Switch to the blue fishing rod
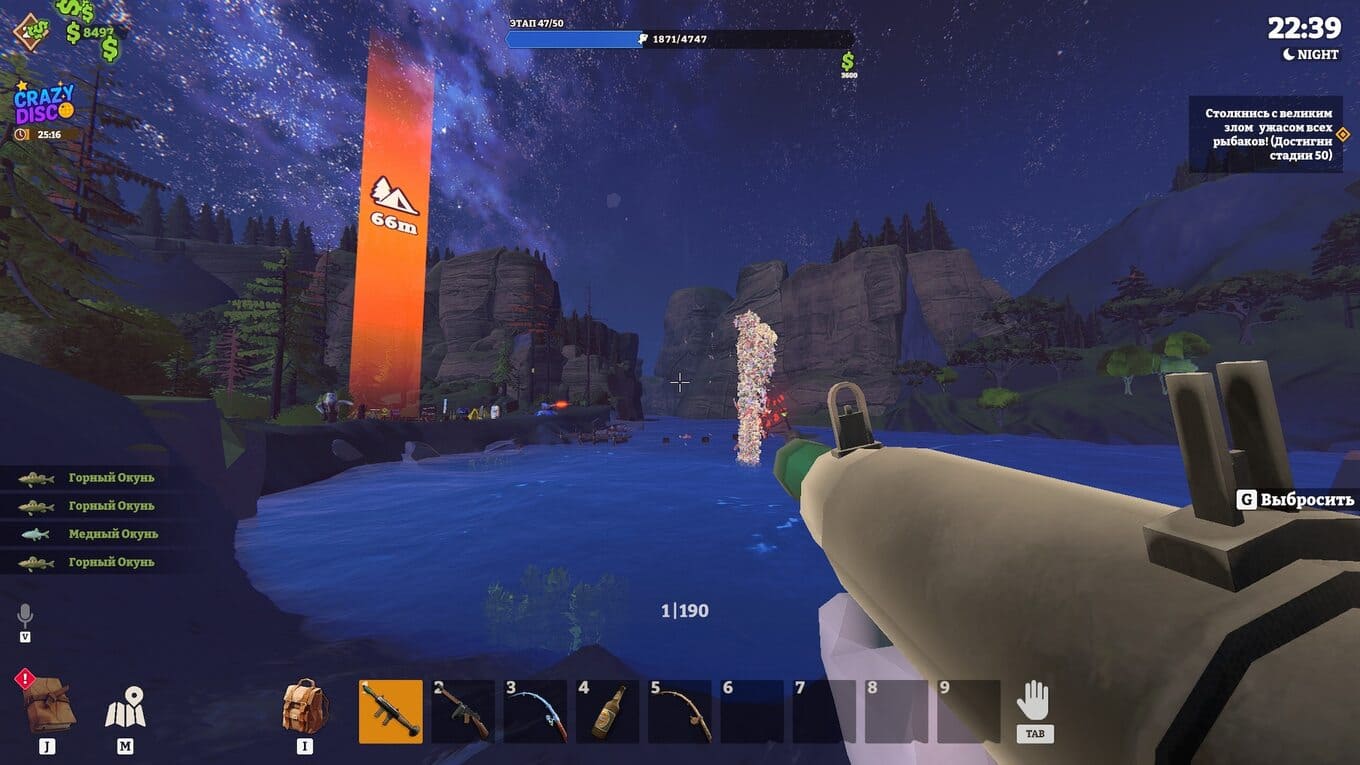 [535, 711]
